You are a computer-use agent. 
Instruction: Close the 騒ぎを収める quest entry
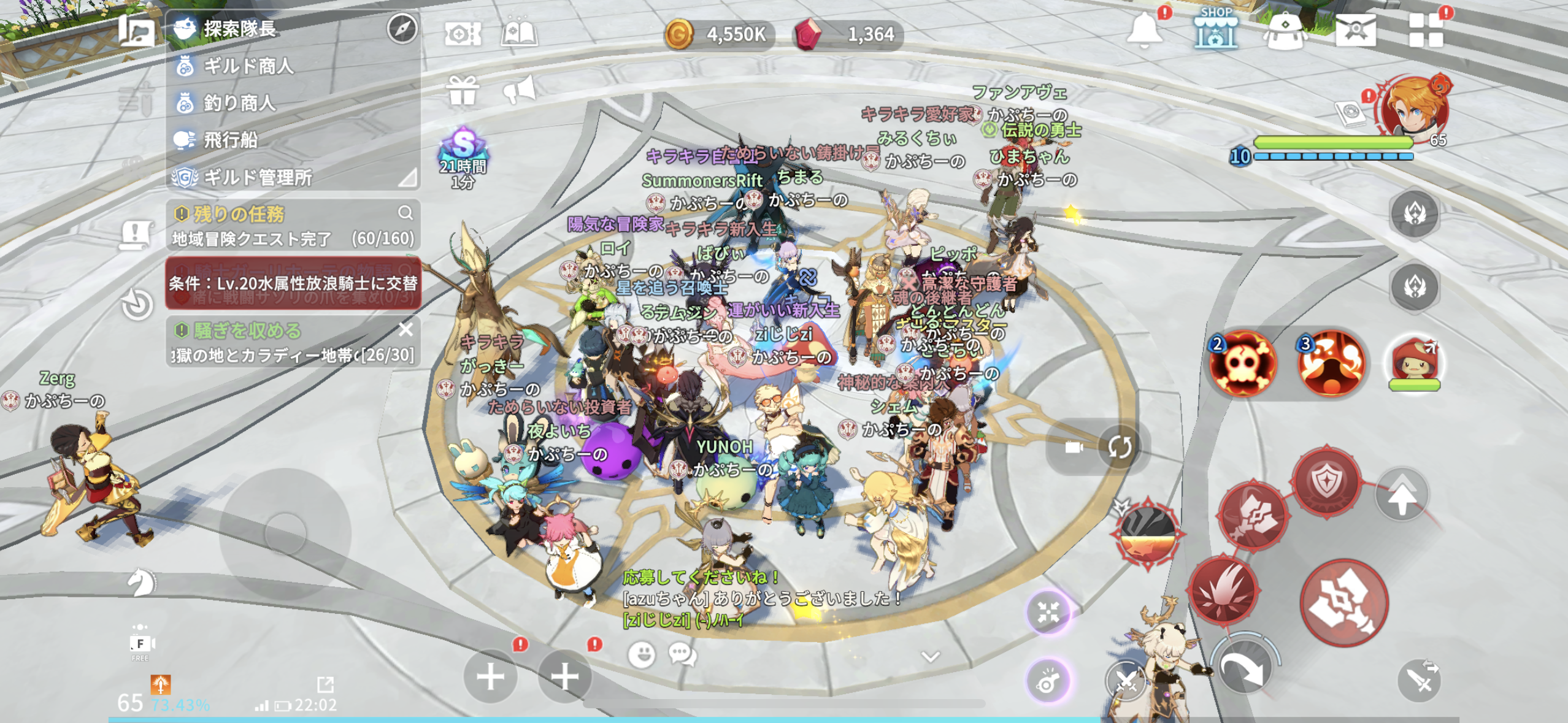[x=405, y=329]
